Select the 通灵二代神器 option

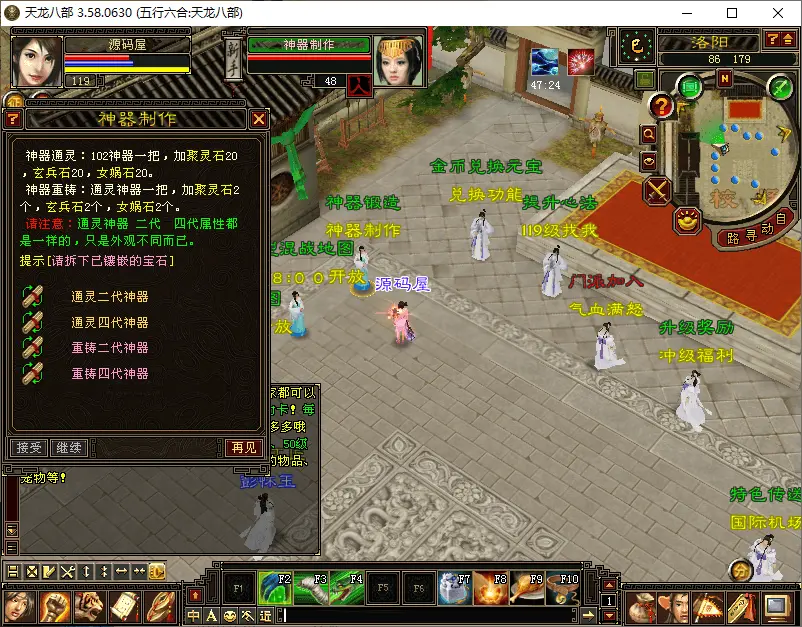click(x=109, y=297)
